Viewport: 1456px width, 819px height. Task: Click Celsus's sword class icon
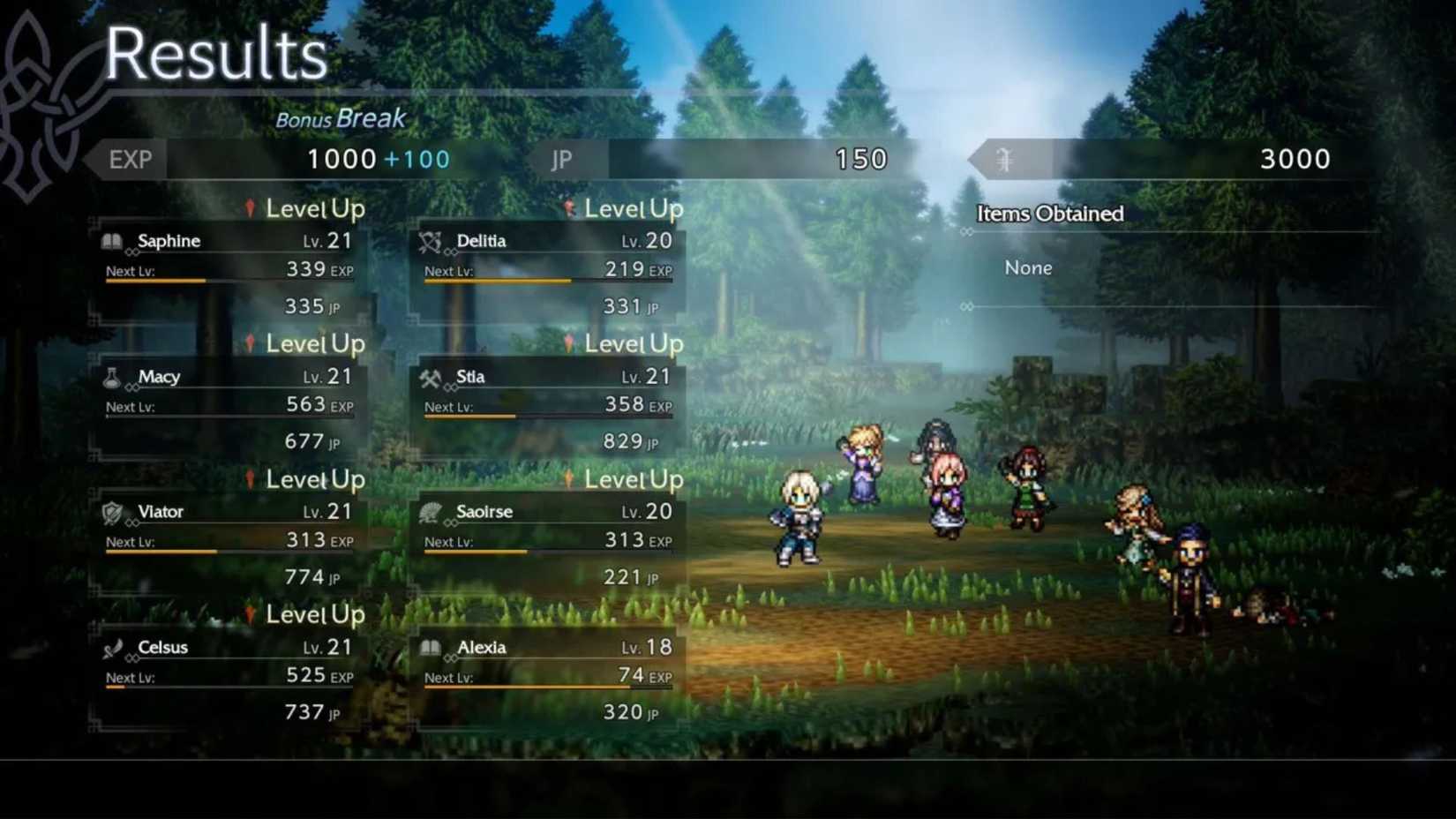pyautogui.click(x=112, y=647)
